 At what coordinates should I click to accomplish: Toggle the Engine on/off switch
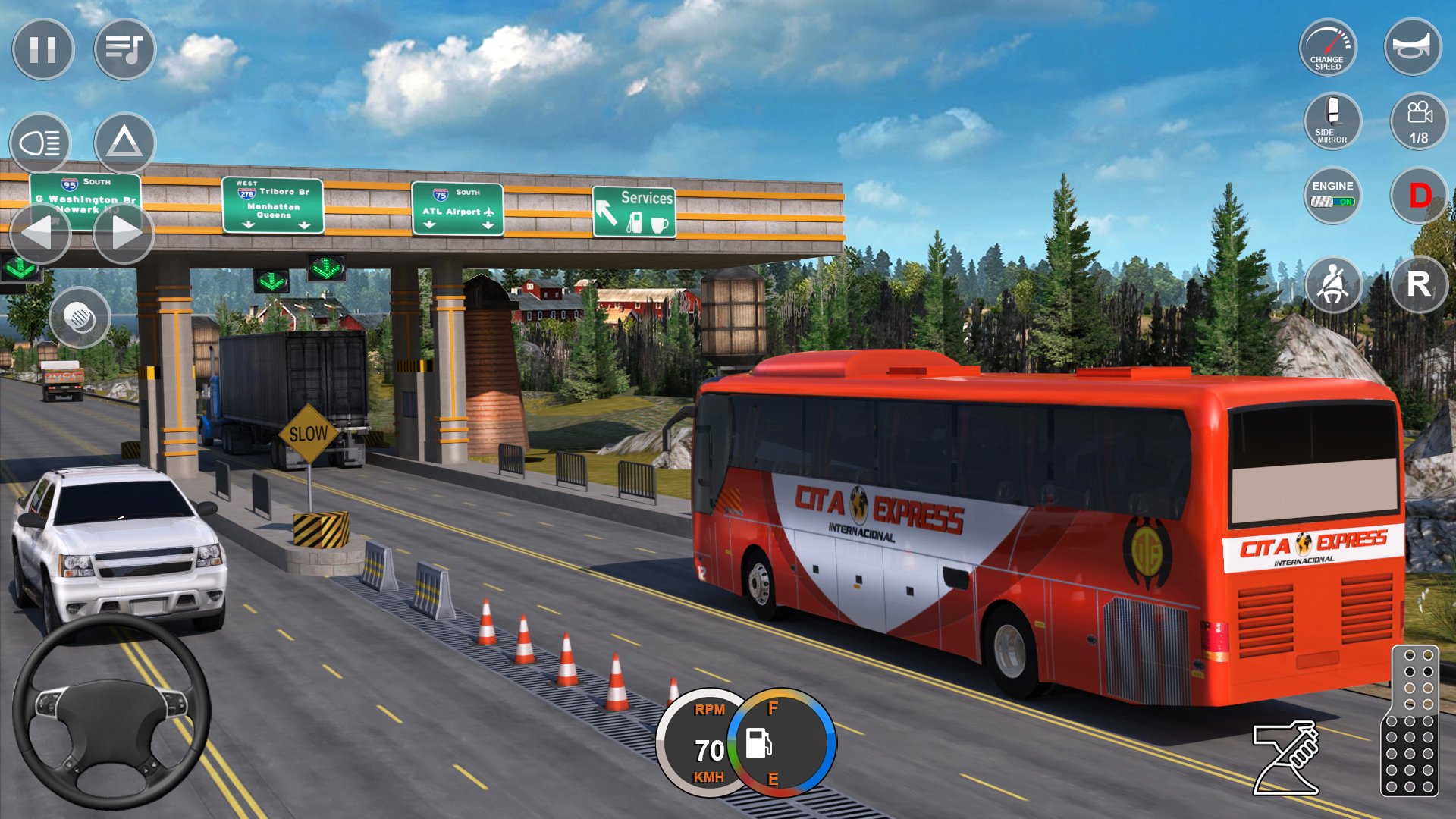[1332, 195]
